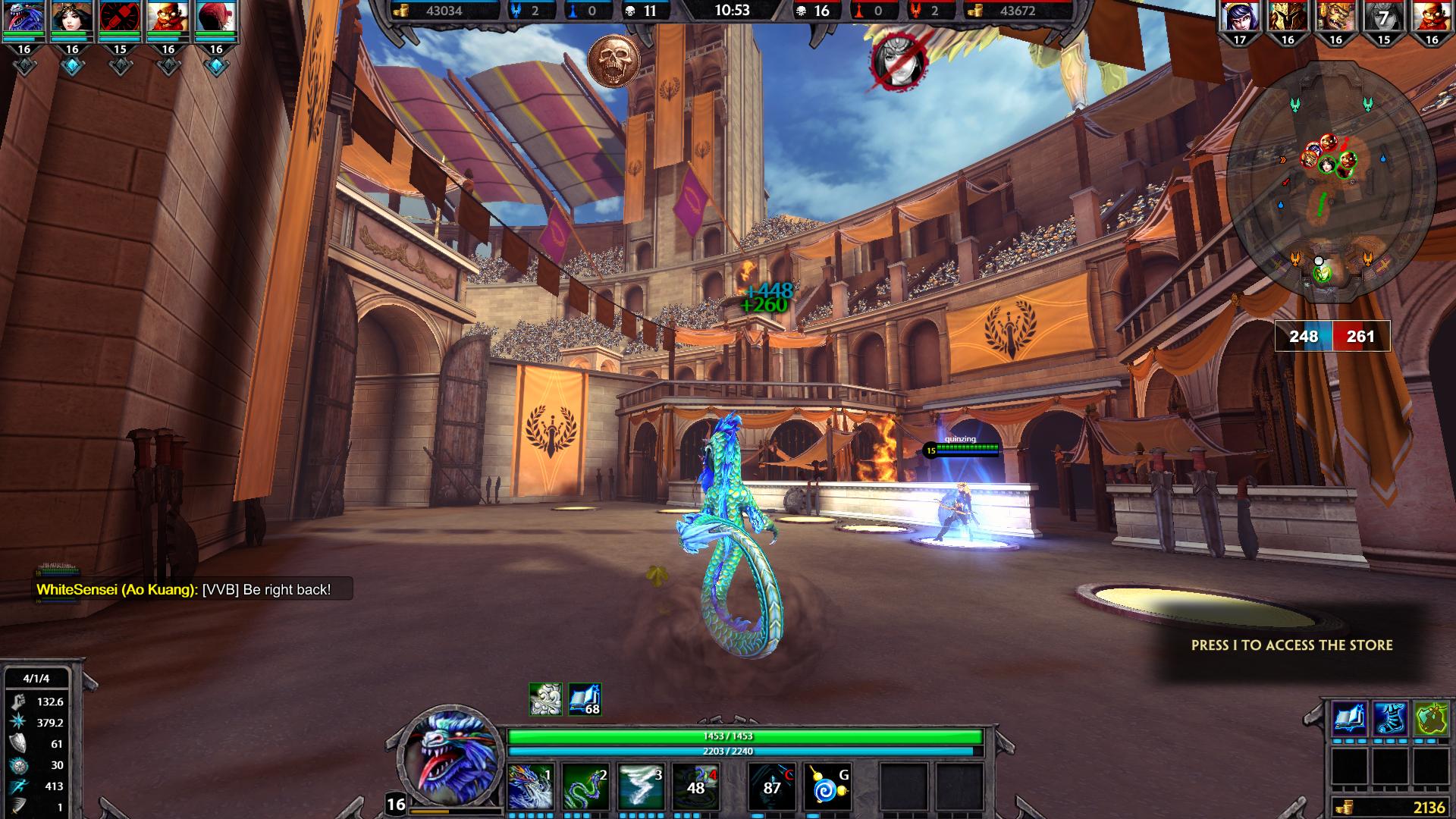Screen dimensions: 1456x819
Task: Open the arena minimap
Action: [1331, 180]
